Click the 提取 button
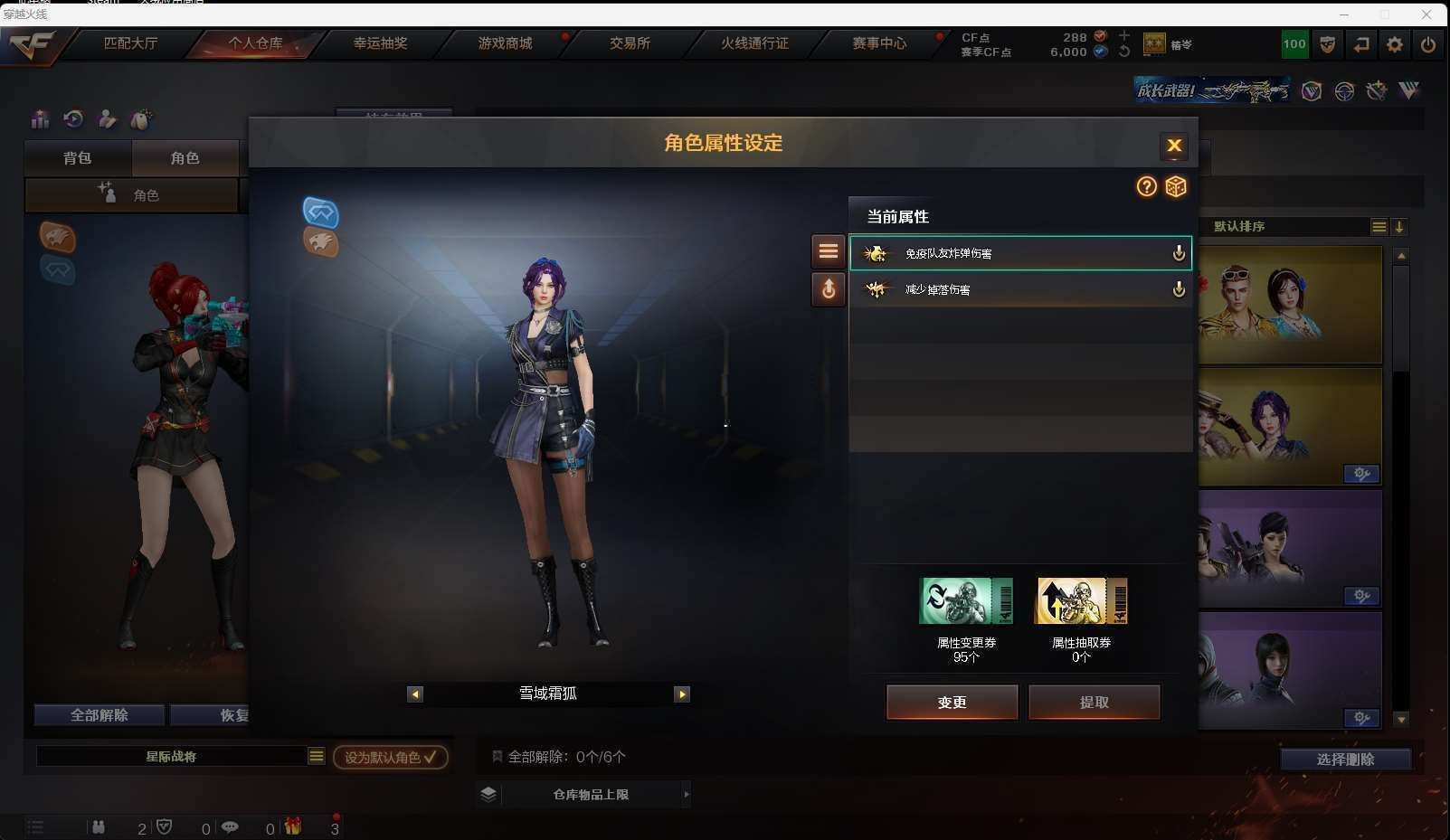 1094,703
